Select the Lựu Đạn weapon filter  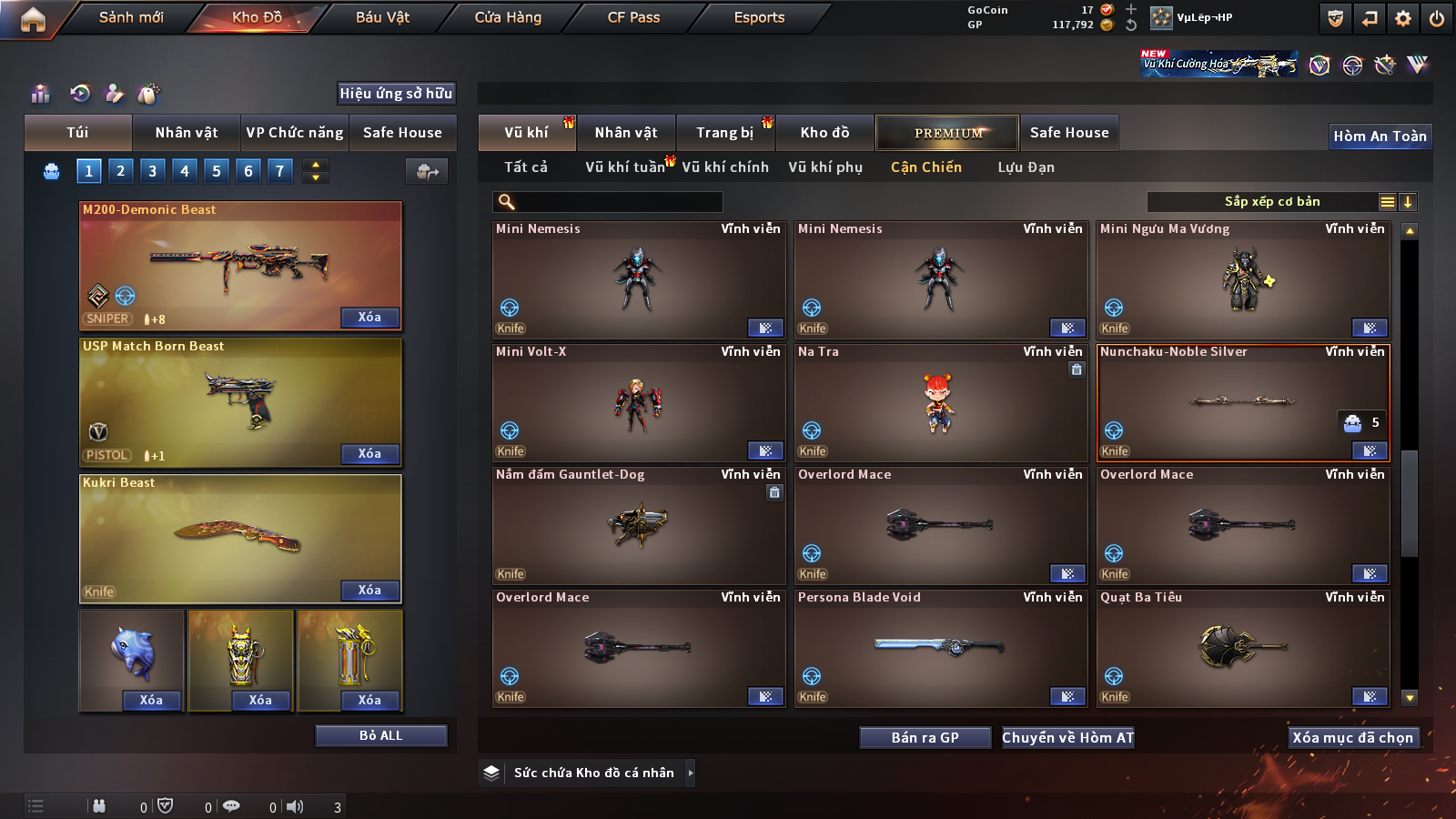pyautogui.click(x=1026, y=167)
